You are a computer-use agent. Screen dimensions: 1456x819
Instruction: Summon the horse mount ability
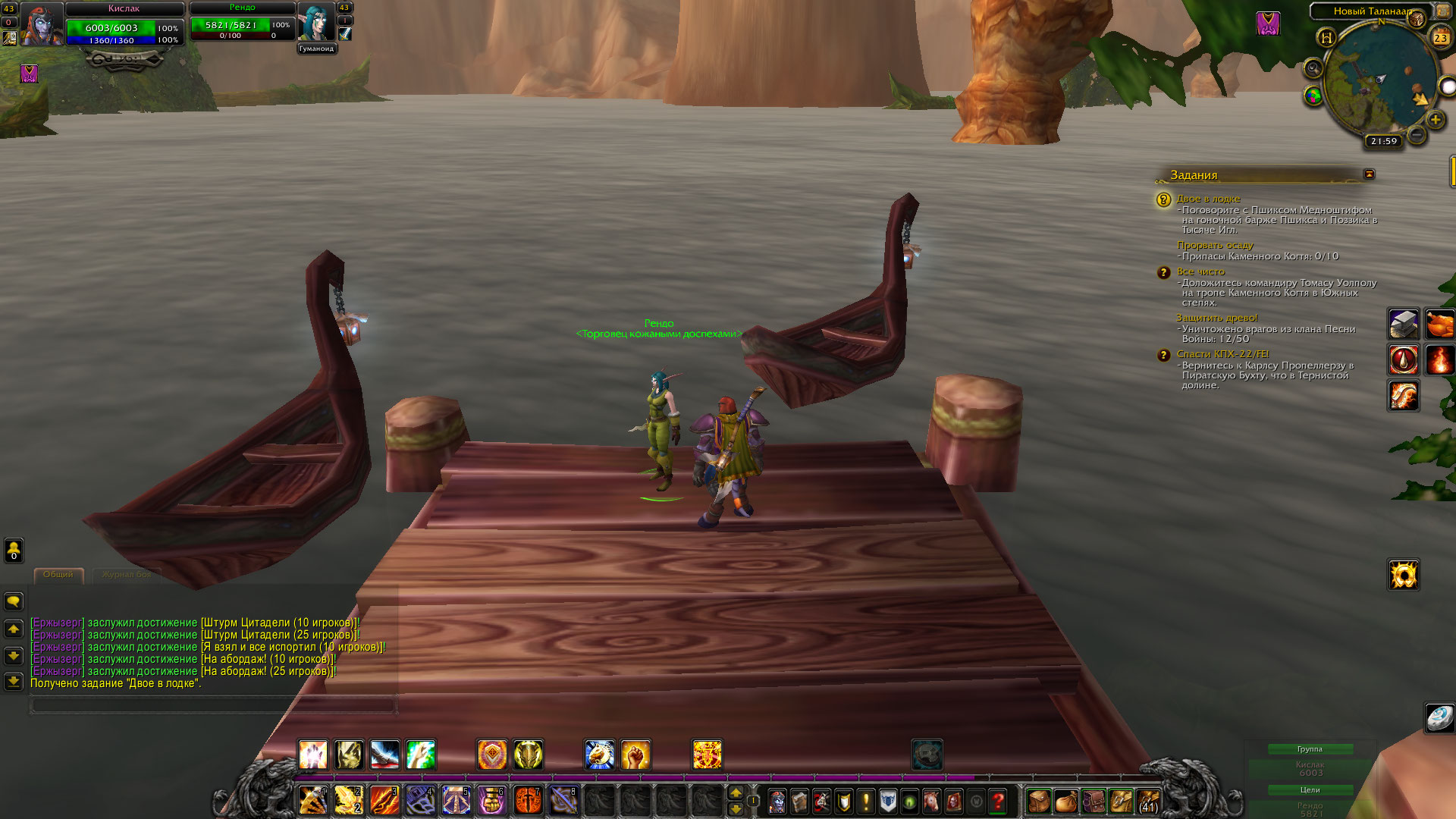(599, 755)
